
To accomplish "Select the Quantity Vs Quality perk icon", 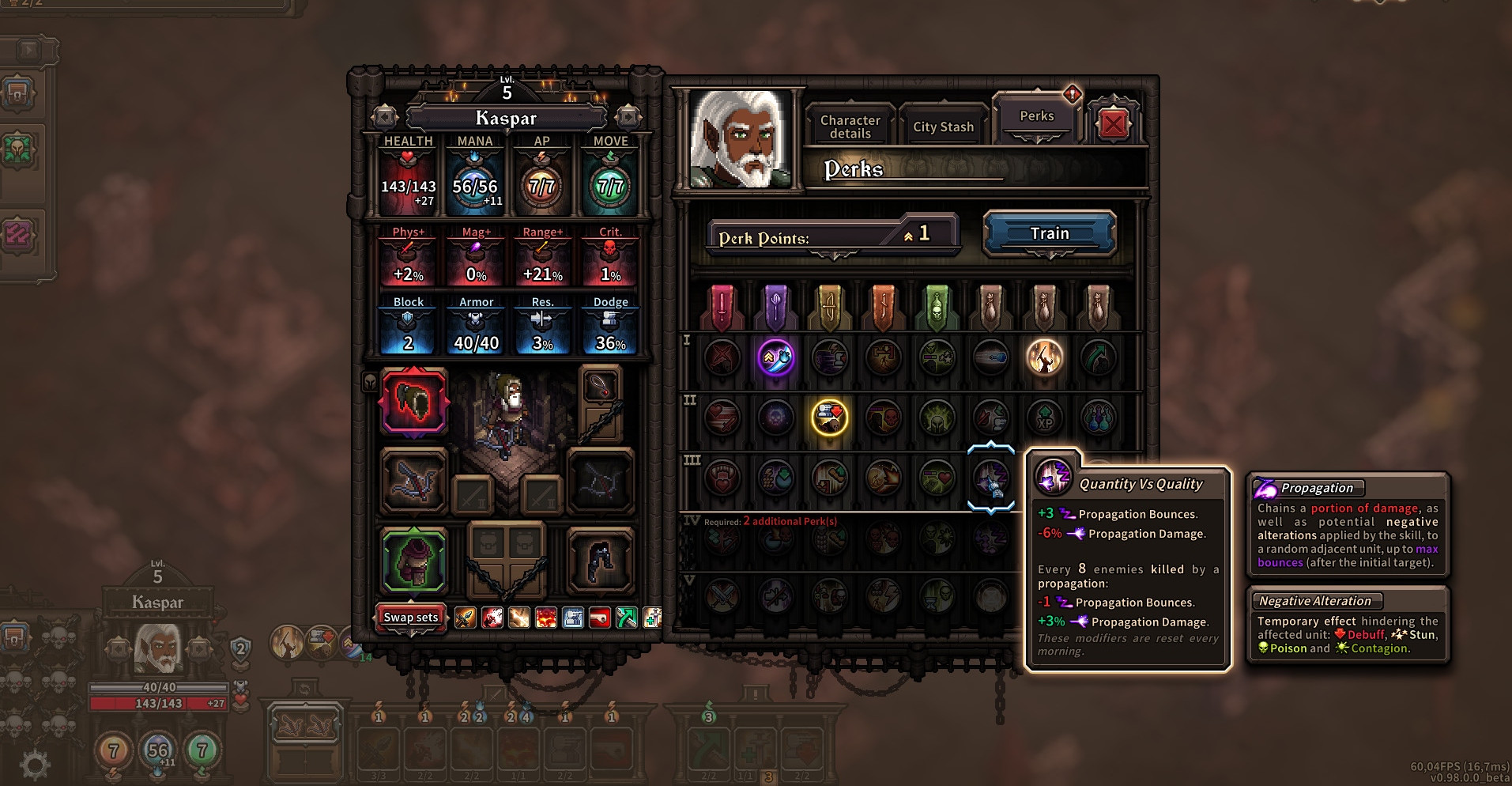I will (x=990, y=478).
